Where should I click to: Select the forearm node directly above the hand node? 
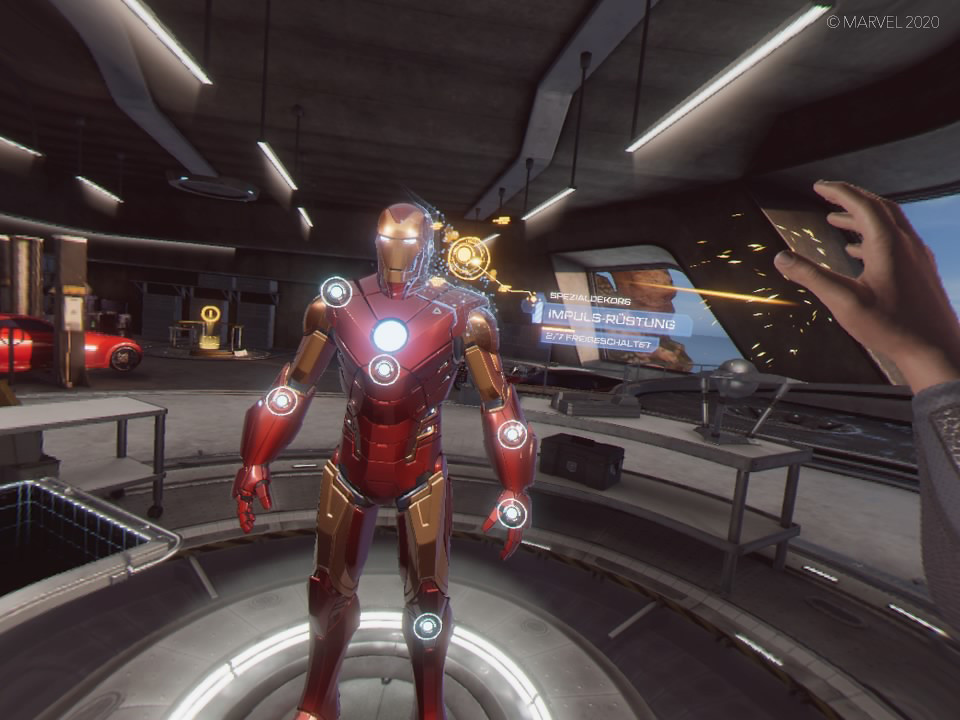coord(512,434)
